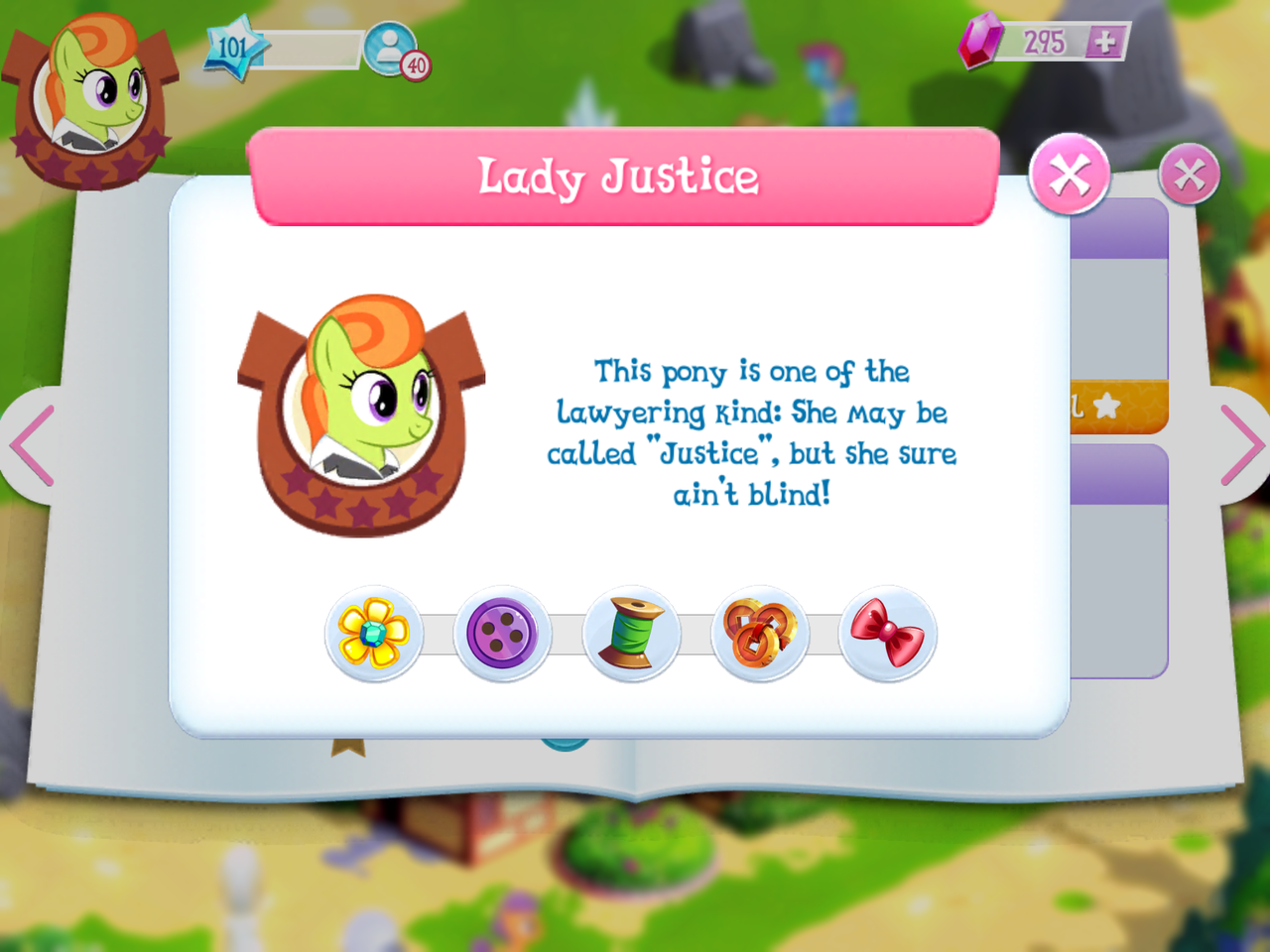This screenshot has width=1270, height=952.
Task: Close the Lady Justice popup
Action: tap(1070, 177)
